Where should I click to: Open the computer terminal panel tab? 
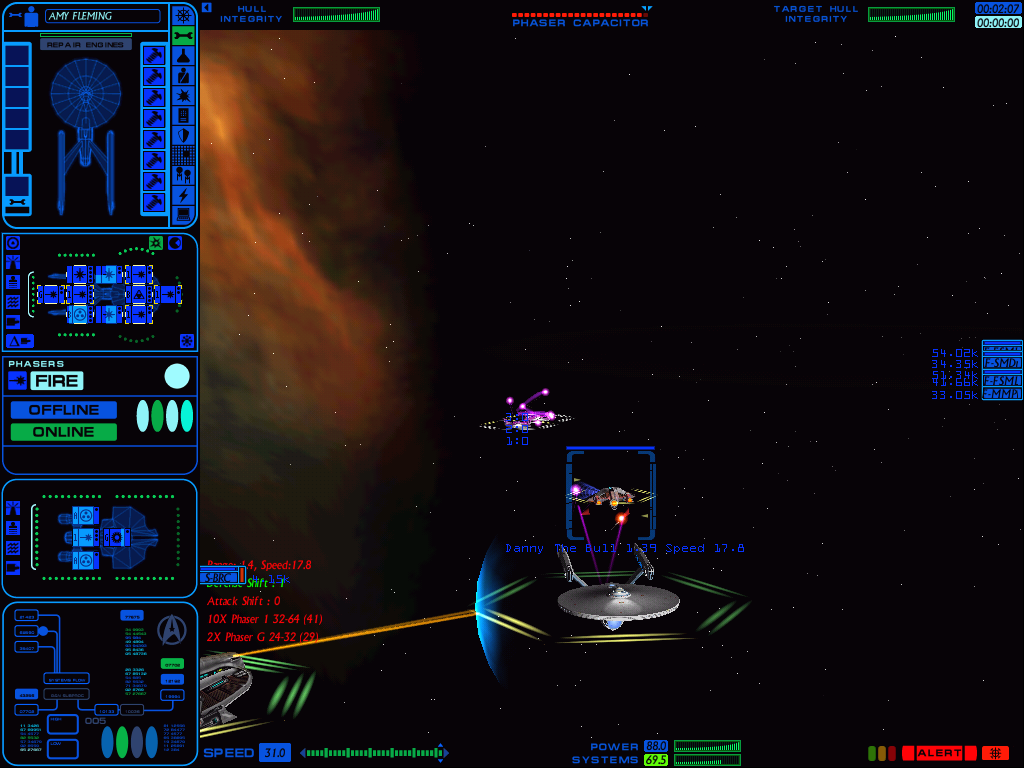(x=183, y=215)
